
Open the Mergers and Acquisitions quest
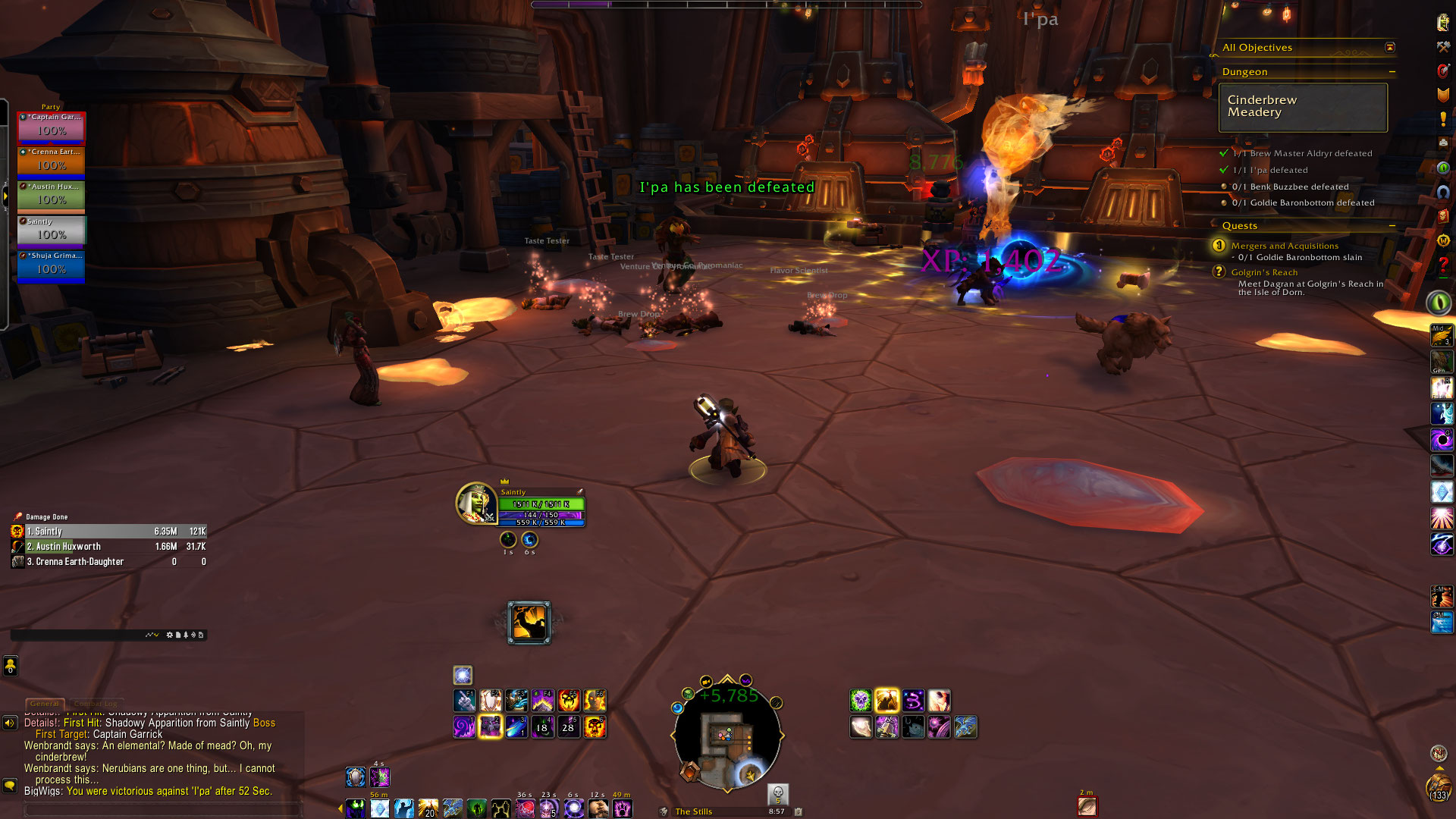tap(1285, 246)
